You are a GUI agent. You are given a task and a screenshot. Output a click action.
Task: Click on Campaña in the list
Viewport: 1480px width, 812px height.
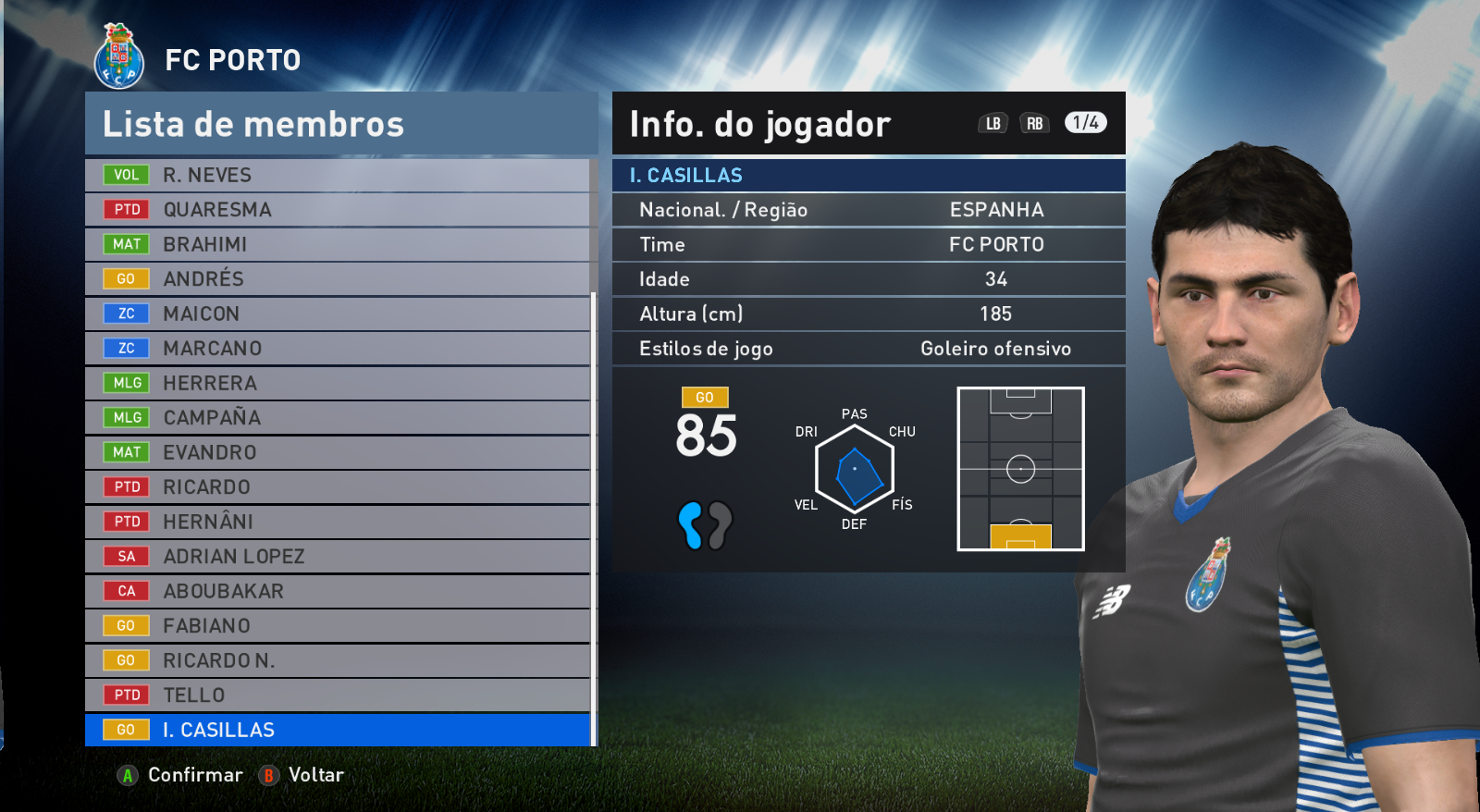click(338, 418)
